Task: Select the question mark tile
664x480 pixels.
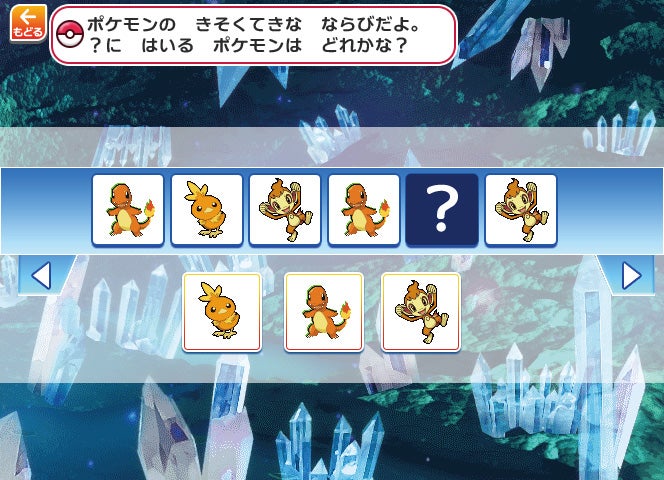Action: [x=443, y=210]
